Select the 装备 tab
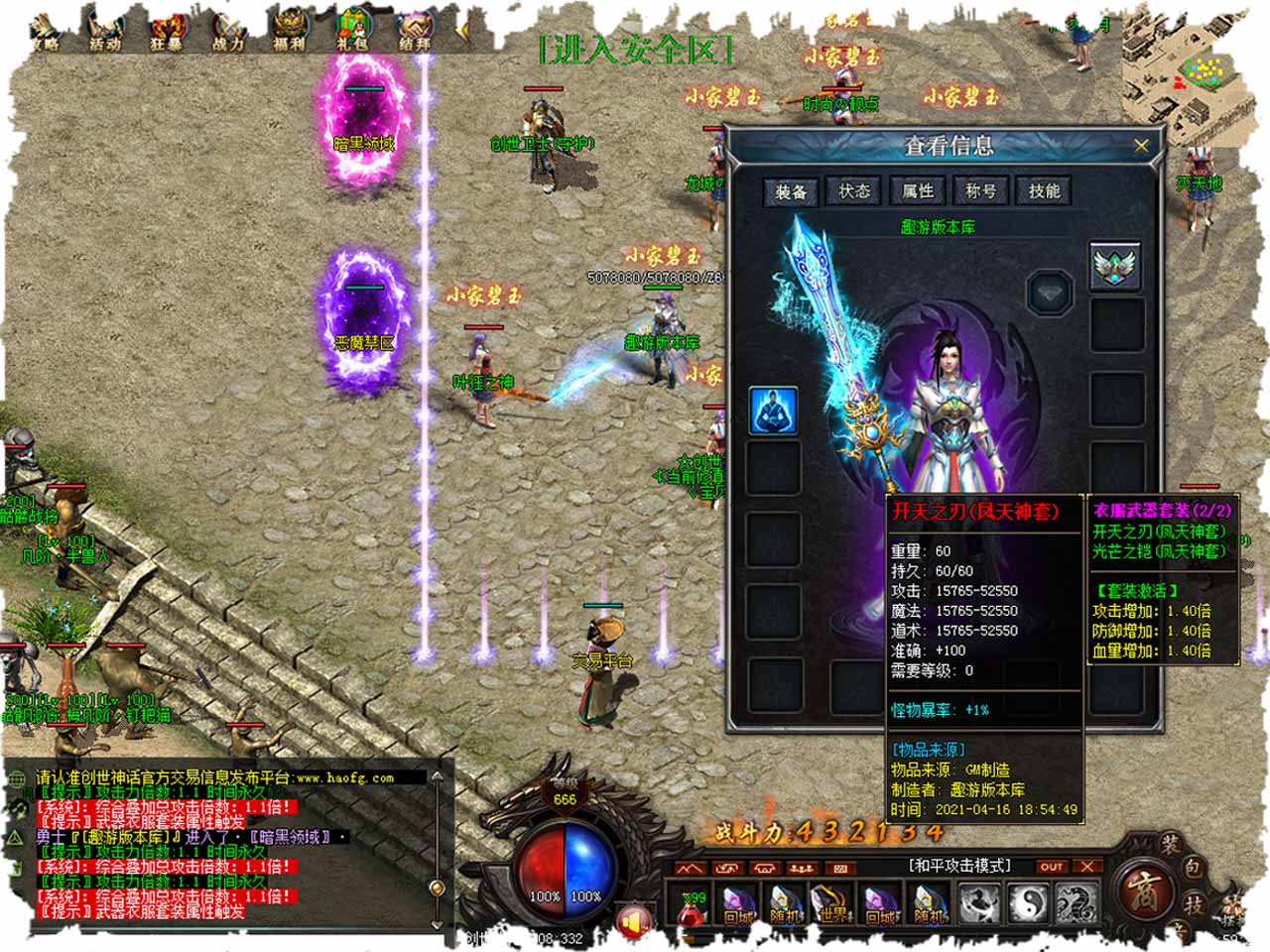 791,191
